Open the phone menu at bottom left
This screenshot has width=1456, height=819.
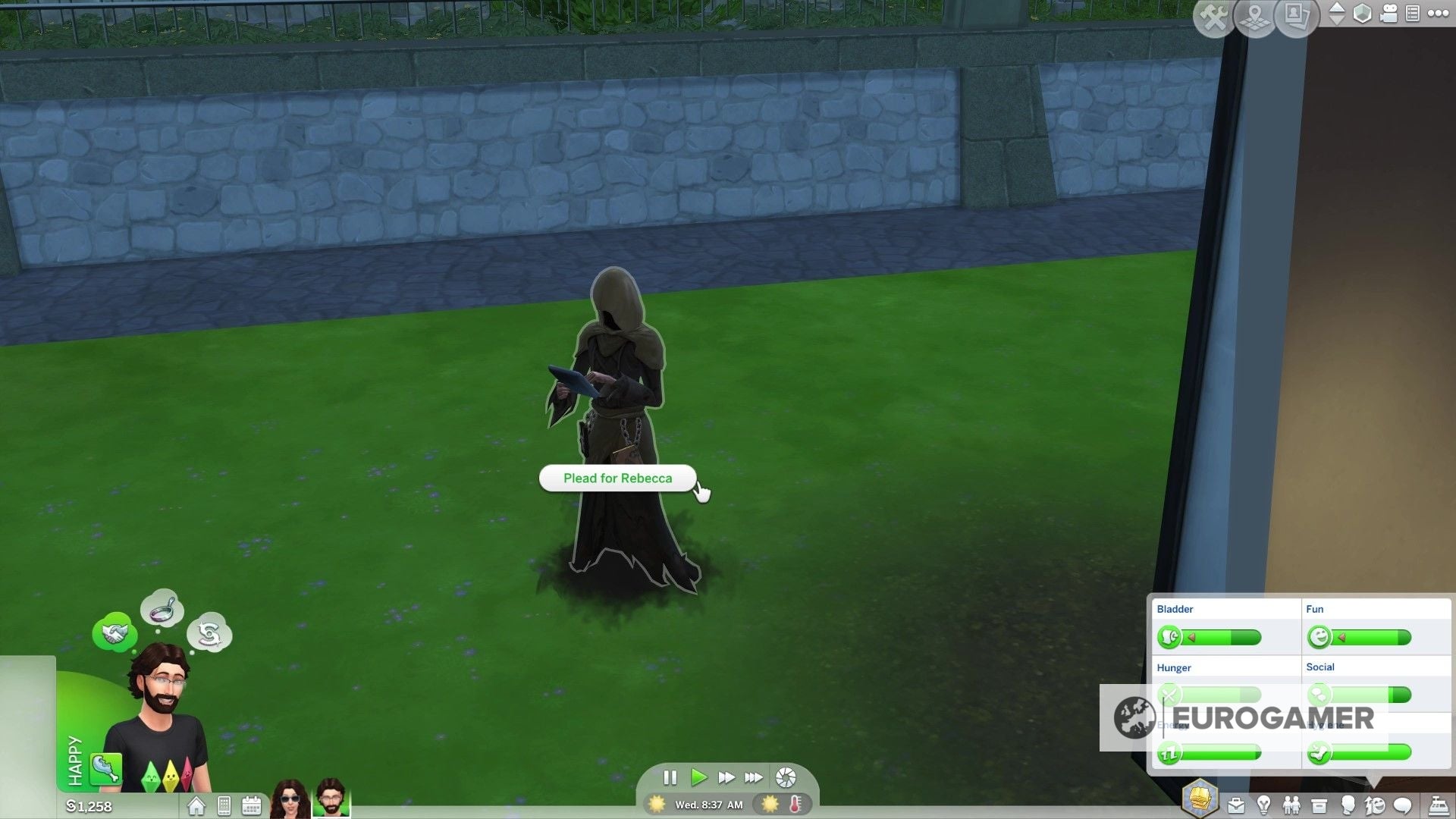[224, 805]
